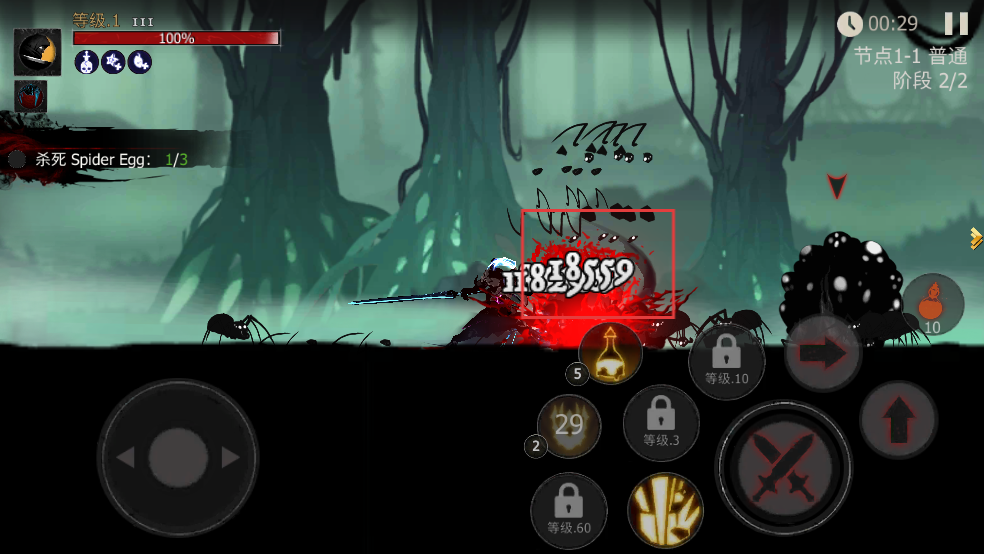This screenshot has height=554, width=984.
Task: Tap the star-plus buff icon
Action: click(113, 62)
